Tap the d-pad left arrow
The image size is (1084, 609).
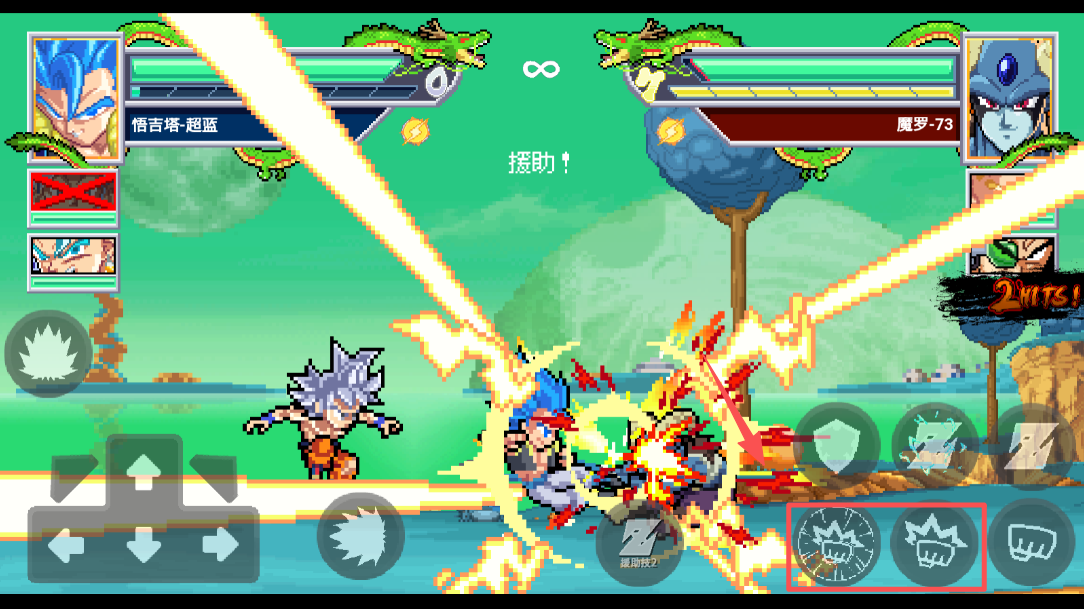click(67, 545)
